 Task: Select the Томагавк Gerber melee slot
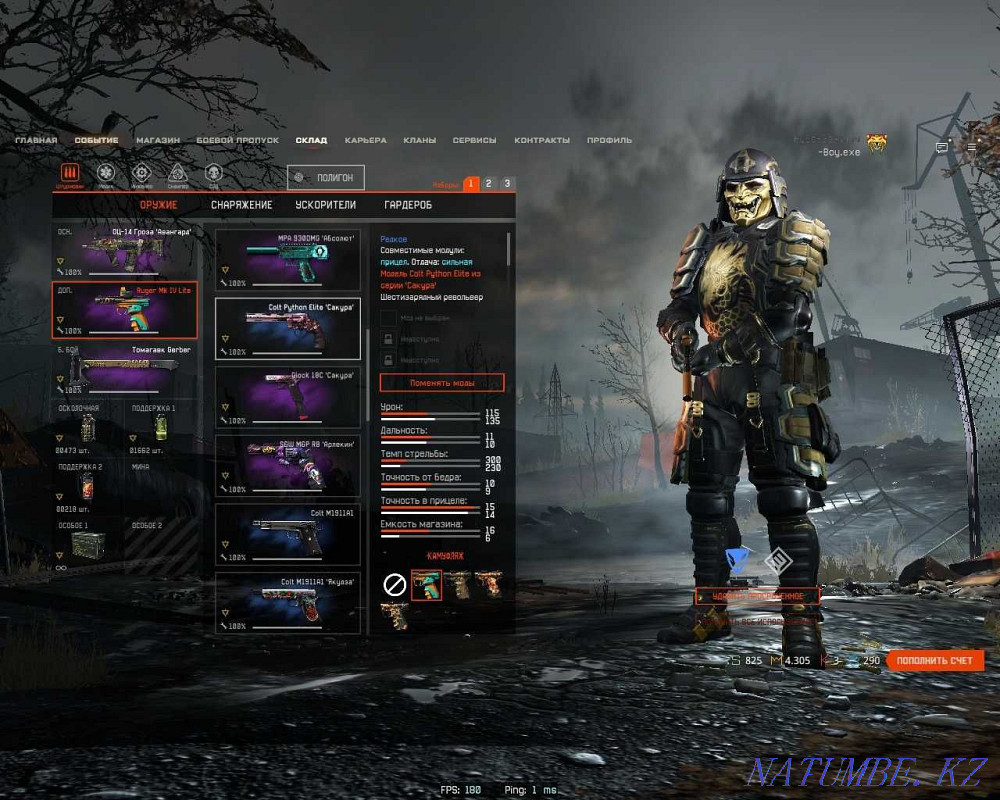[x=124, y=368]
